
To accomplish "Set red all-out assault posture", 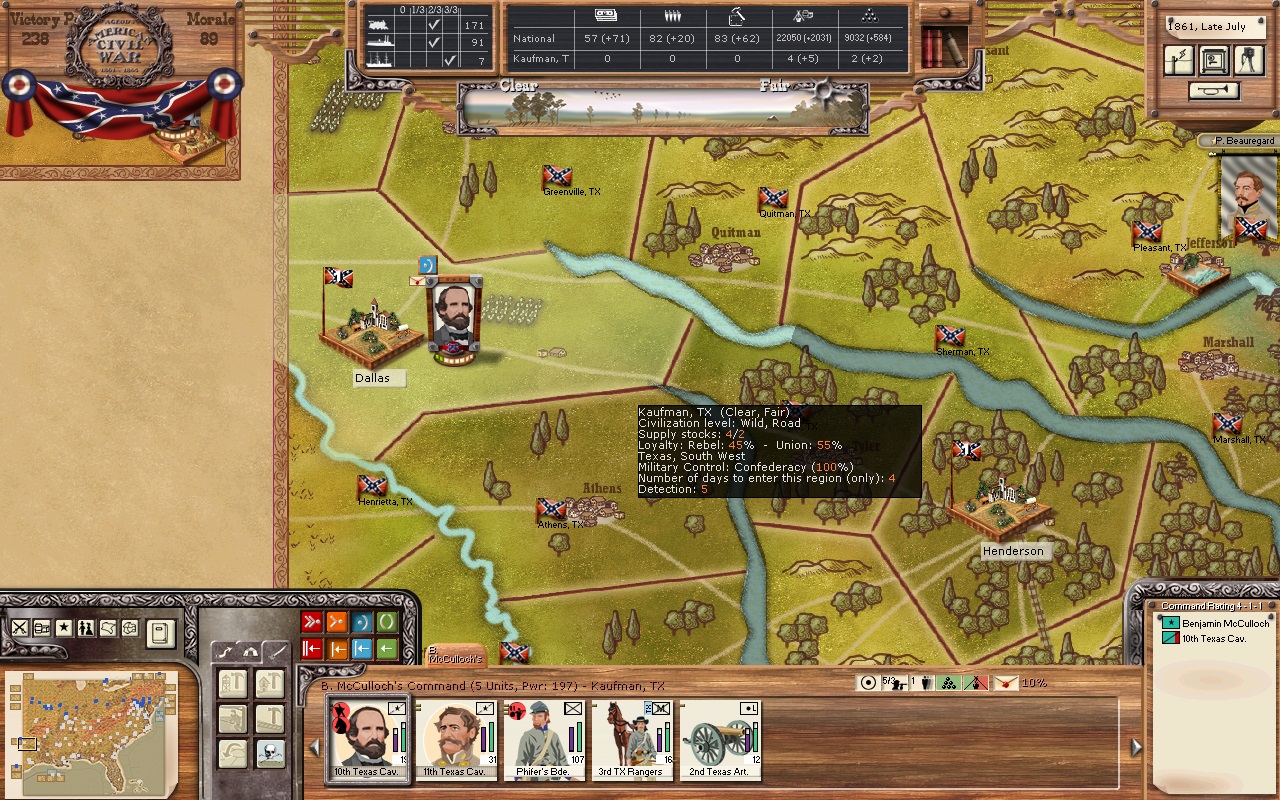I will pos(312,622).
